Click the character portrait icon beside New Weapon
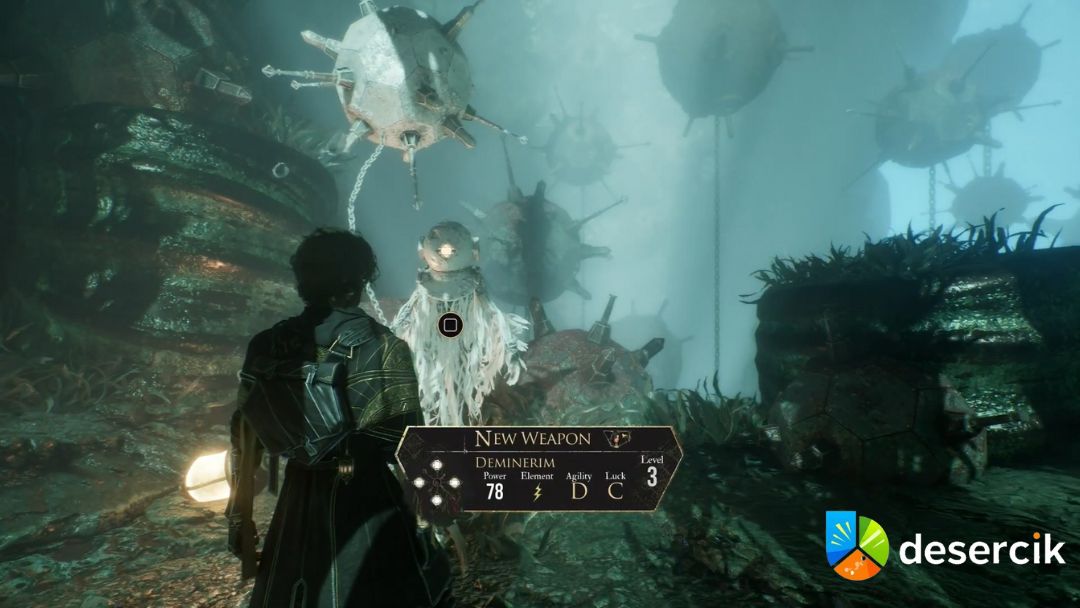 (619, 438)
